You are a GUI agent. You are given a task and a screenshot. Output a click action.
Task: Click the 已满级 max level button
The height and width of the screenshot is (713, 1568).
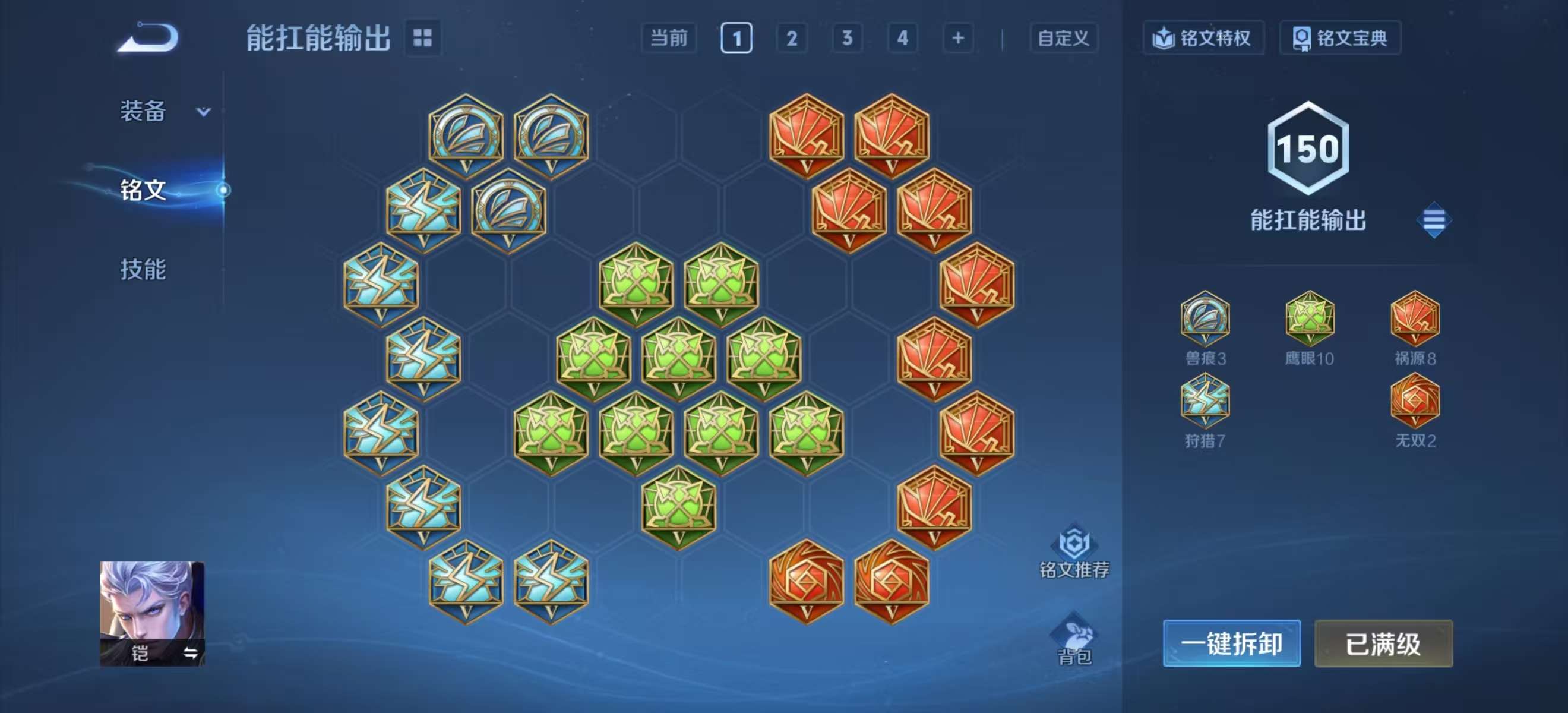(x=1383, y=643)
